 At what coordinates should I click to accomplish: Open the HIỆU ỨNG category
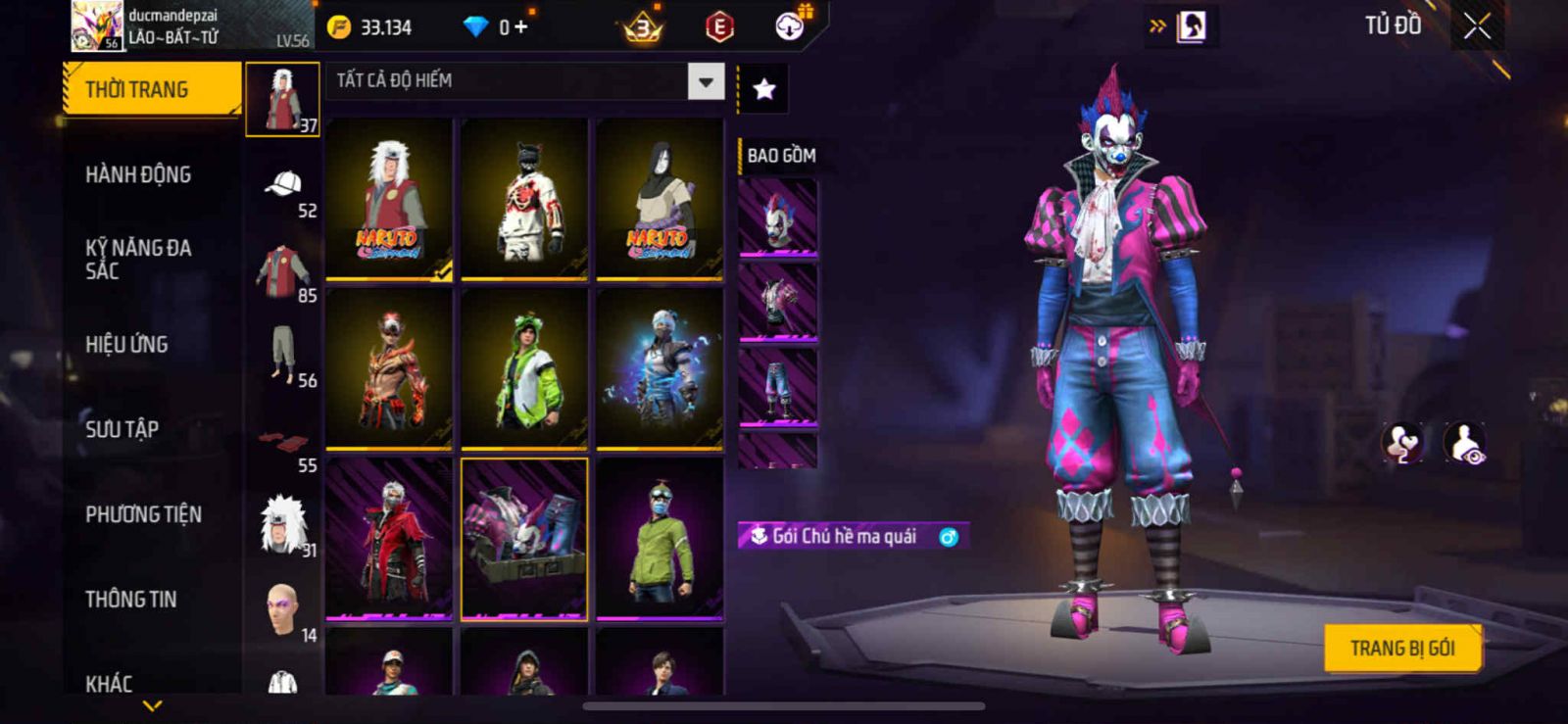[x=126, y=344]
